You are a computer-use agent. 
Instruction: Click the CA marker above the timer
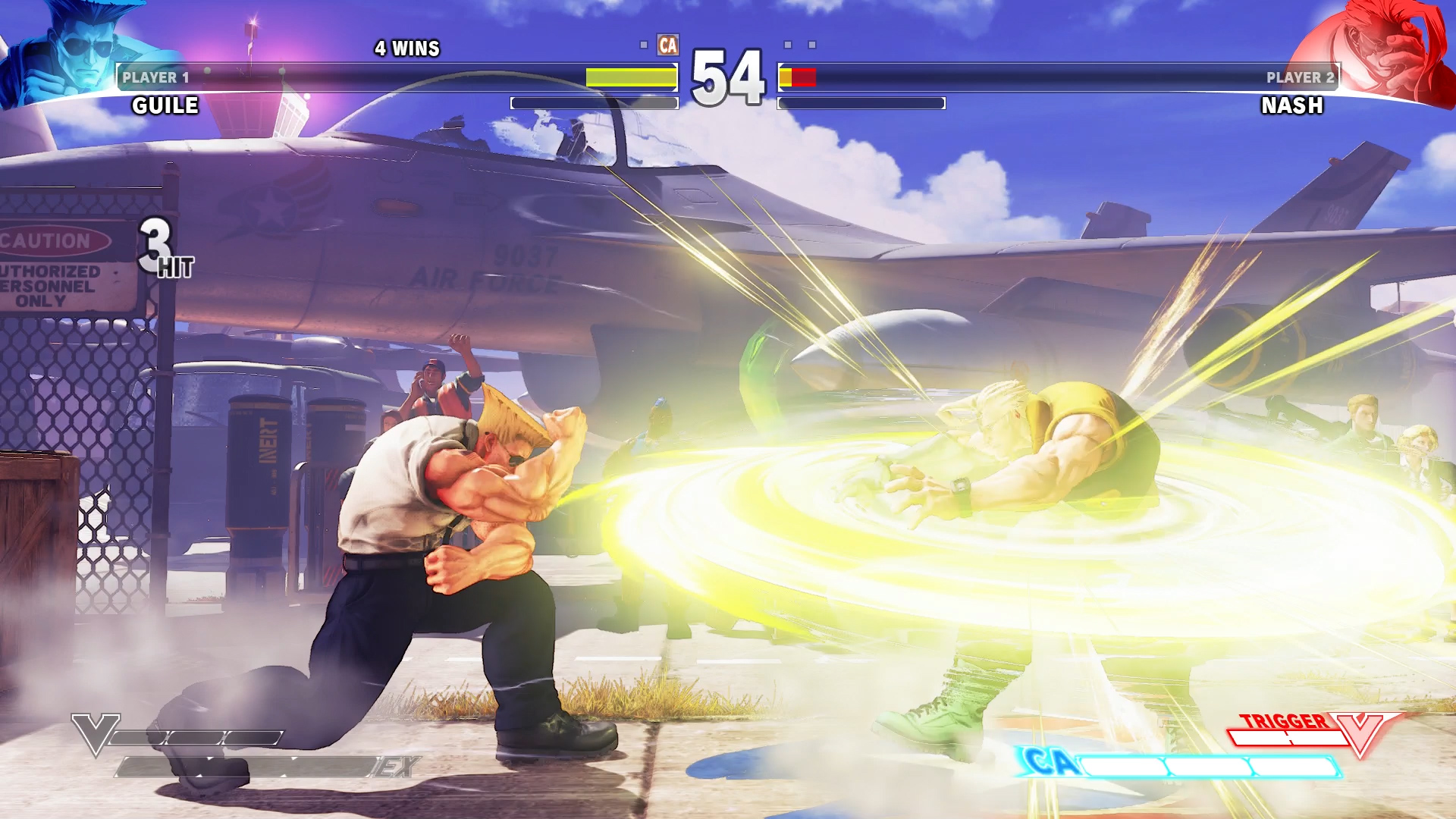[x=668, y=45]
